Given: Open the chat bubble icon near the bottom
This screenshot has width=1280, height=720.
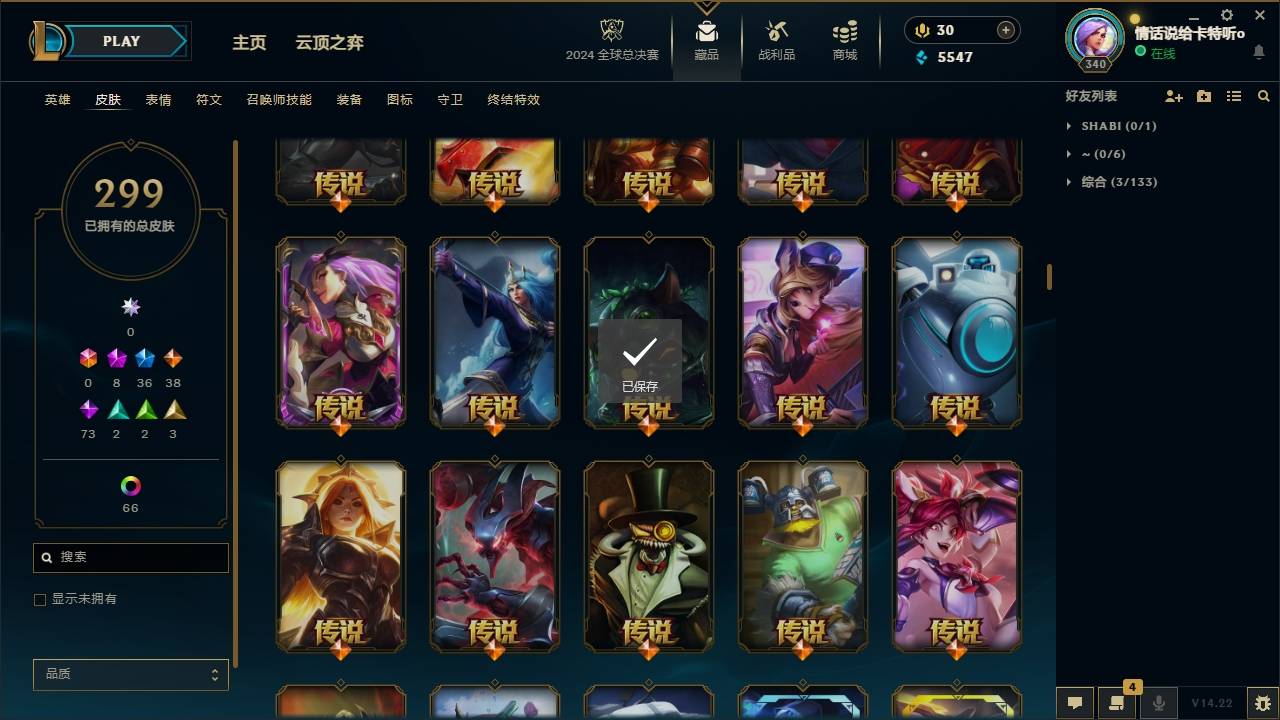Looking at the screenshot, I should tap(1075, 703).
